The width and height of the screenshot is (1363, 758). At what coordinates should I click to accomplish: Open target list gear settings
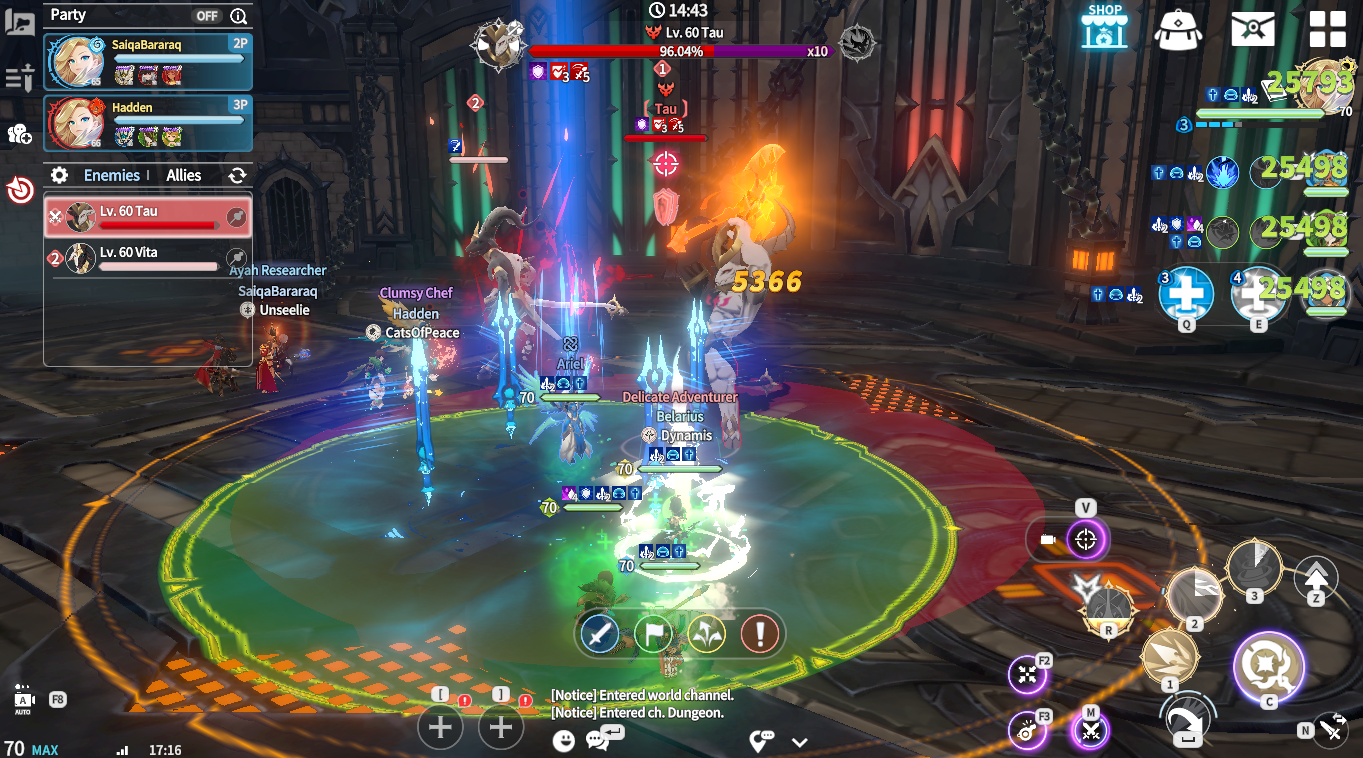click(60, 175)
